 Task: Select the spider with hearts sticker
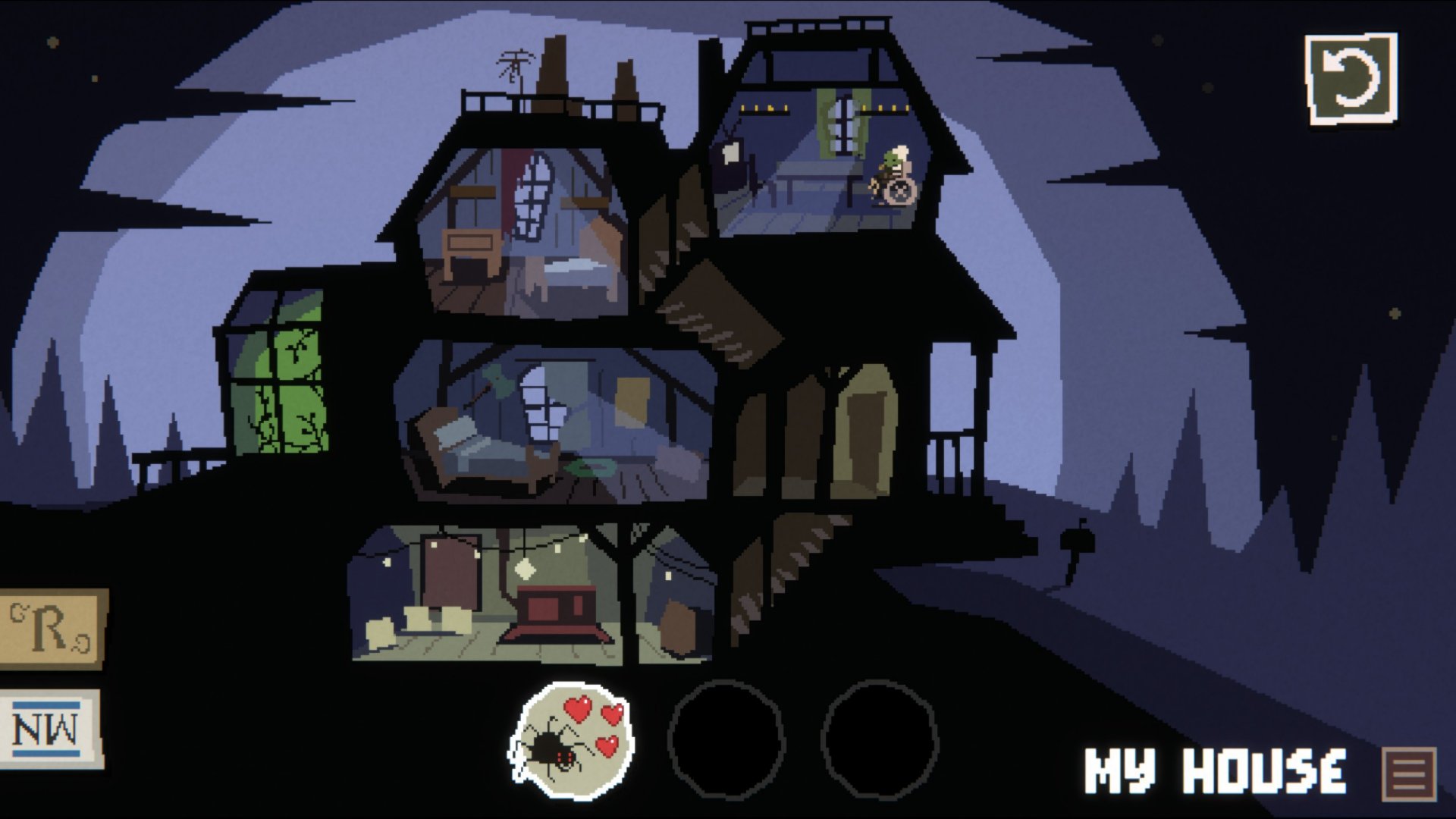tap(572, 741)
